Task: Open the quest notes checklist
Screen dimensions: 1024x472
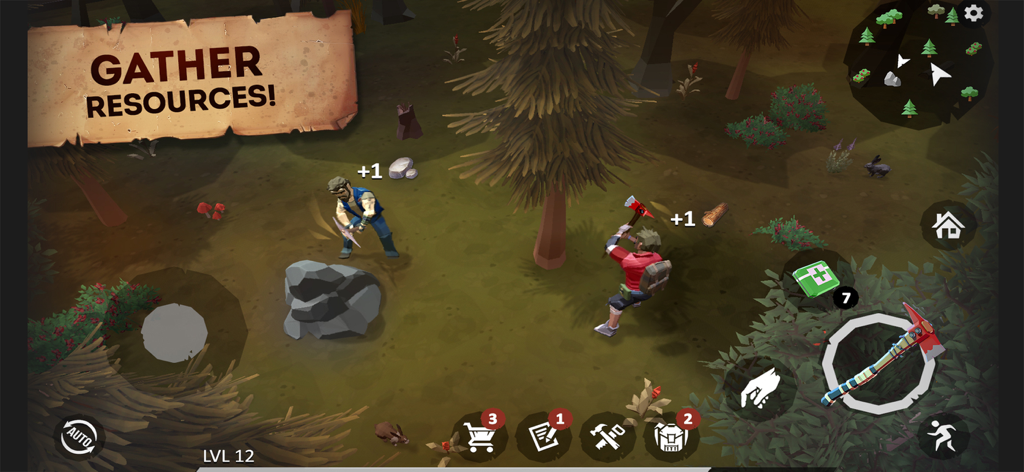Action: (543, 437)
